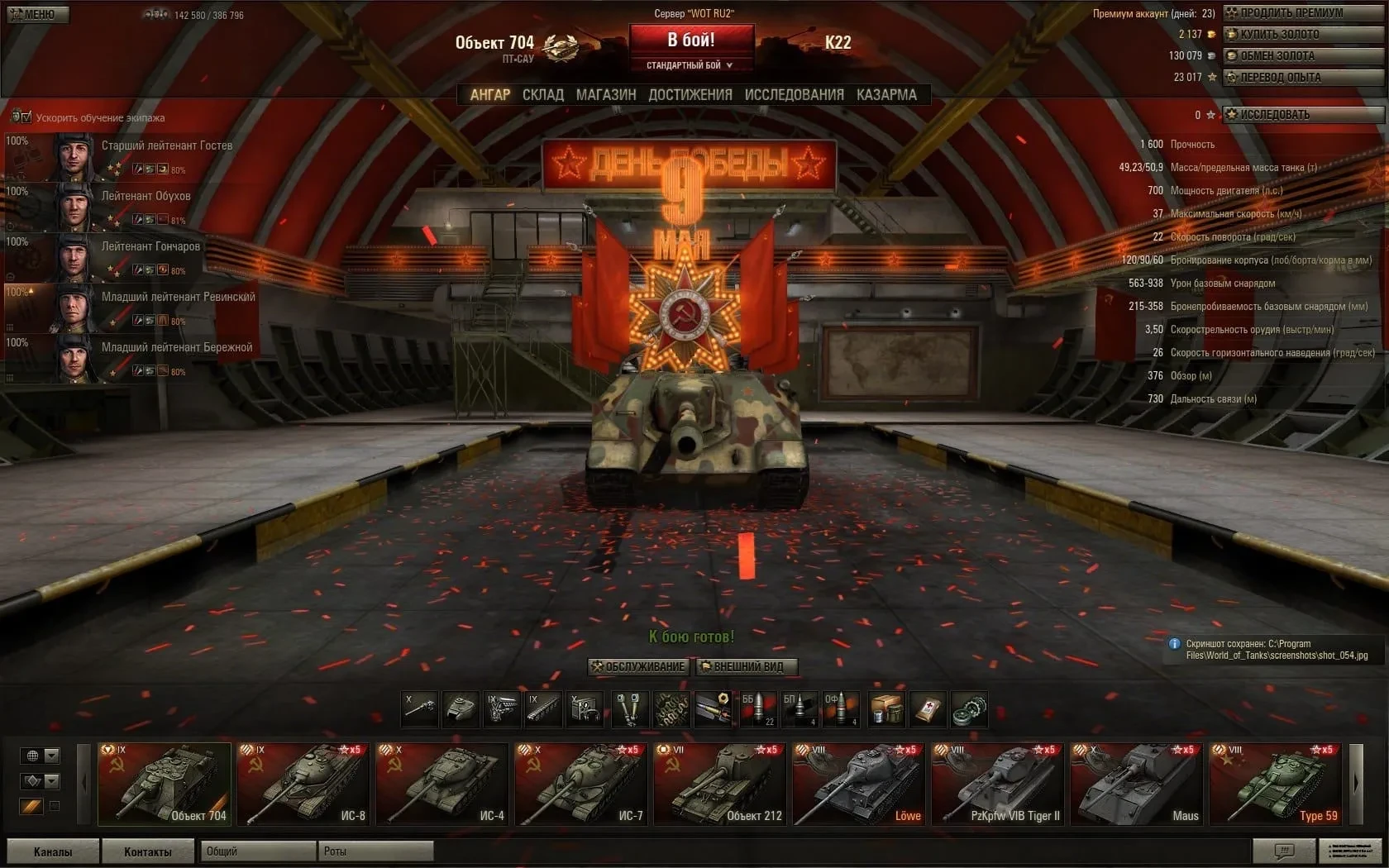Open the Магазин tab

click(606, 95)
